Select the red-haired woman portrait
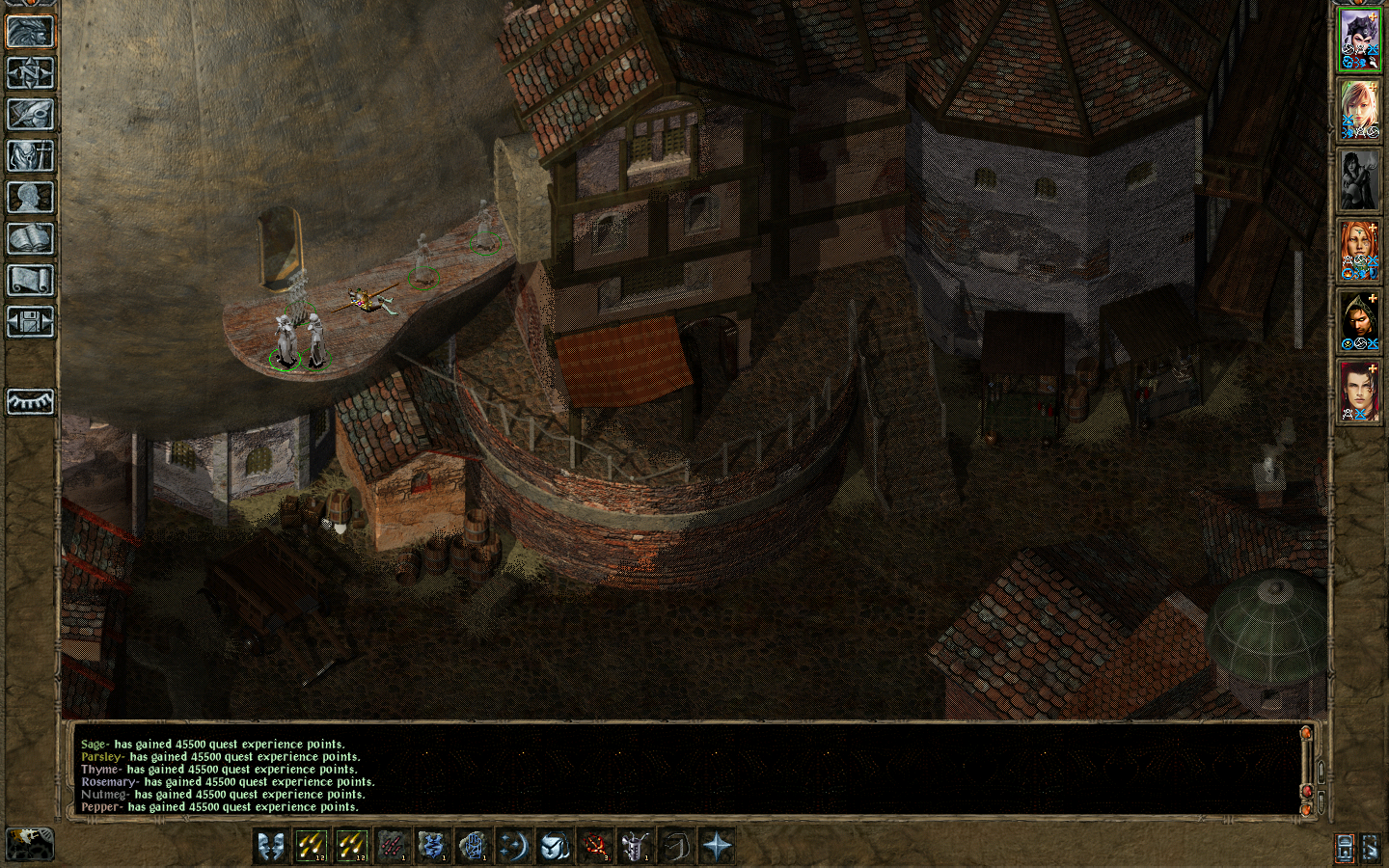This screenshot has height=868, width=1389. coord(1359,251)
